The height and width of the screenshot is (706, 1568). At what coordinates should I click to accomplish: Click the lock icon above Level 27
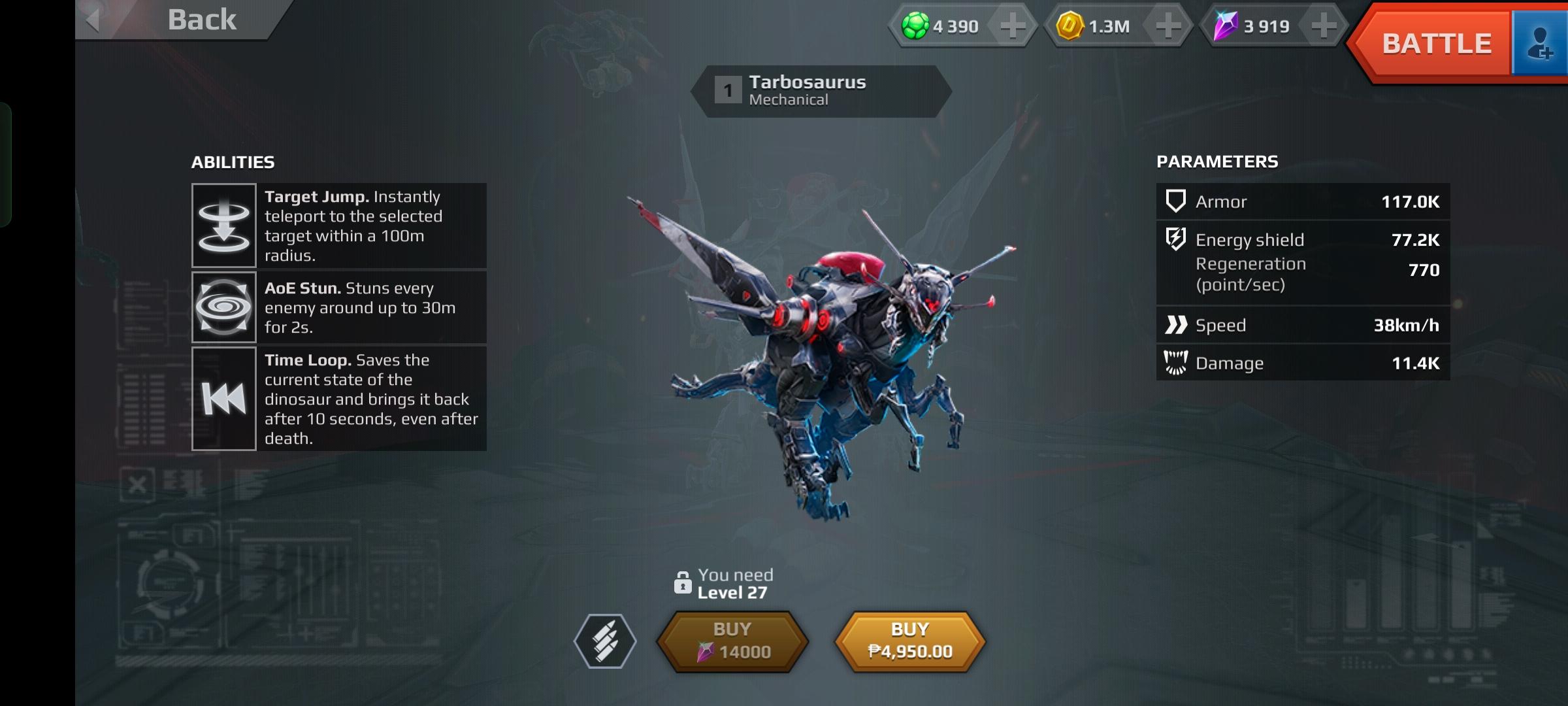click(683, 585)
